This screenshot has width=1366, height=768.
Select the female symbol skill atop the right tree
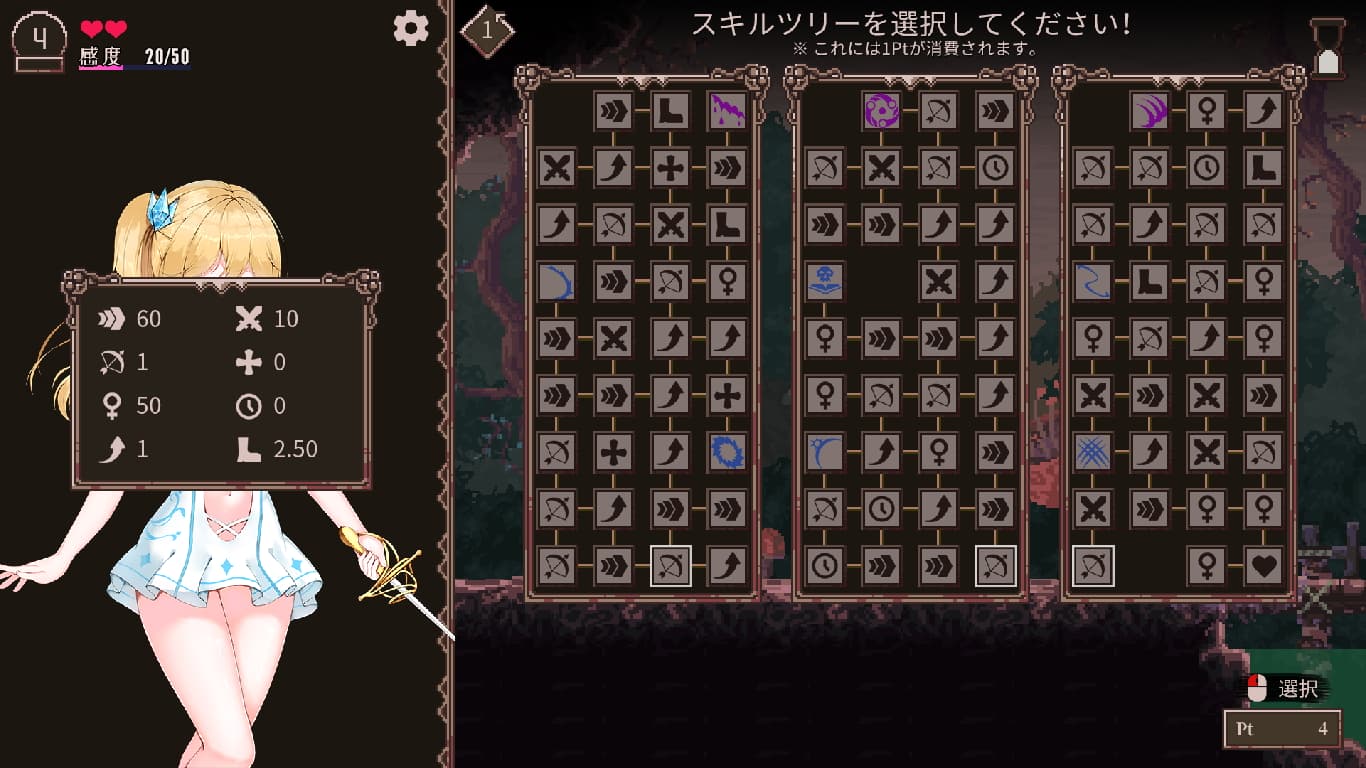point(1204,111)
